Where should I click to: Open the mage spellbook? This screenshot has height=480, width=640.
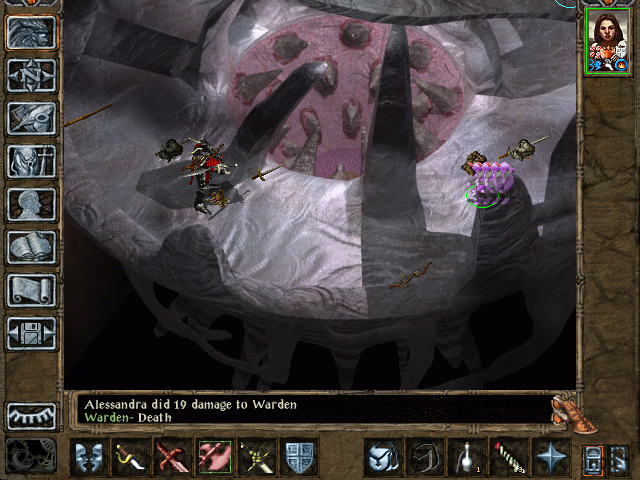pos(32,247)
